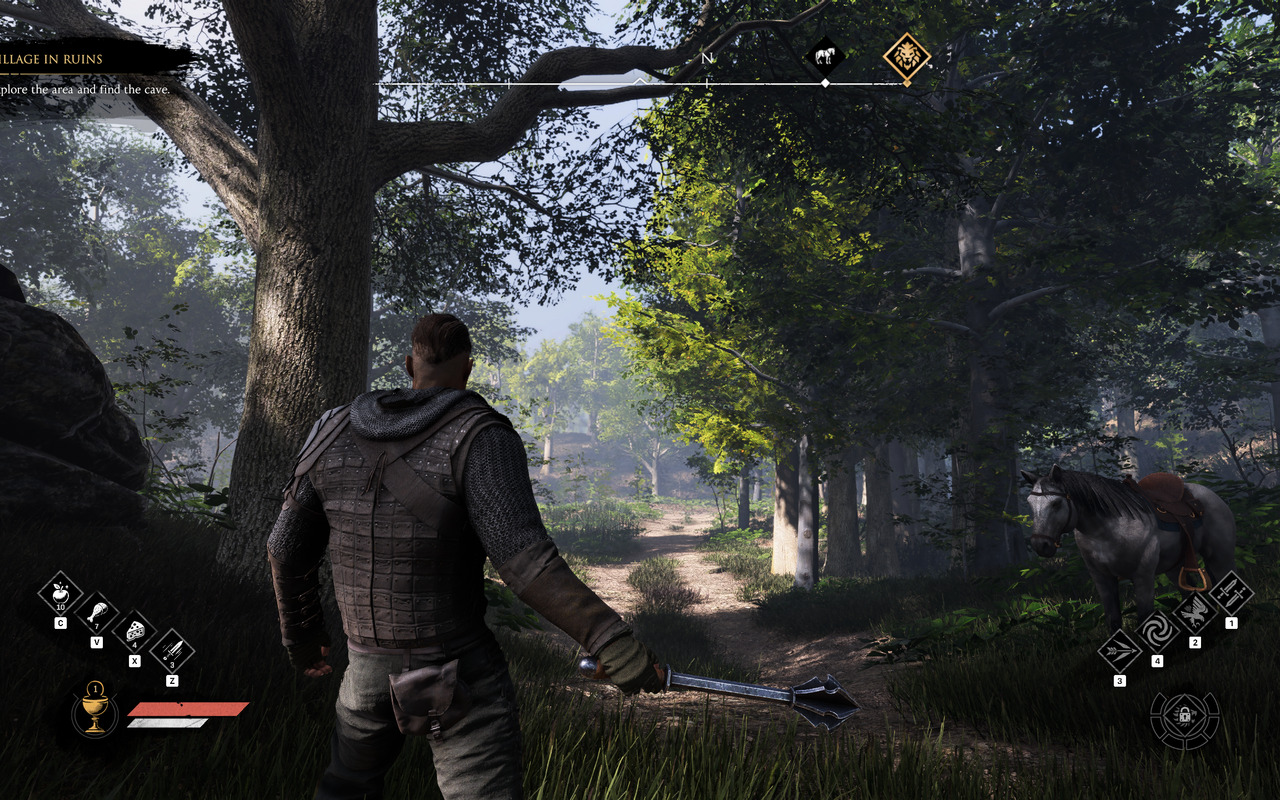
Task: Use the blade sharpening item bound to Z
Action: pyautogui.click(x=171, y=650)
